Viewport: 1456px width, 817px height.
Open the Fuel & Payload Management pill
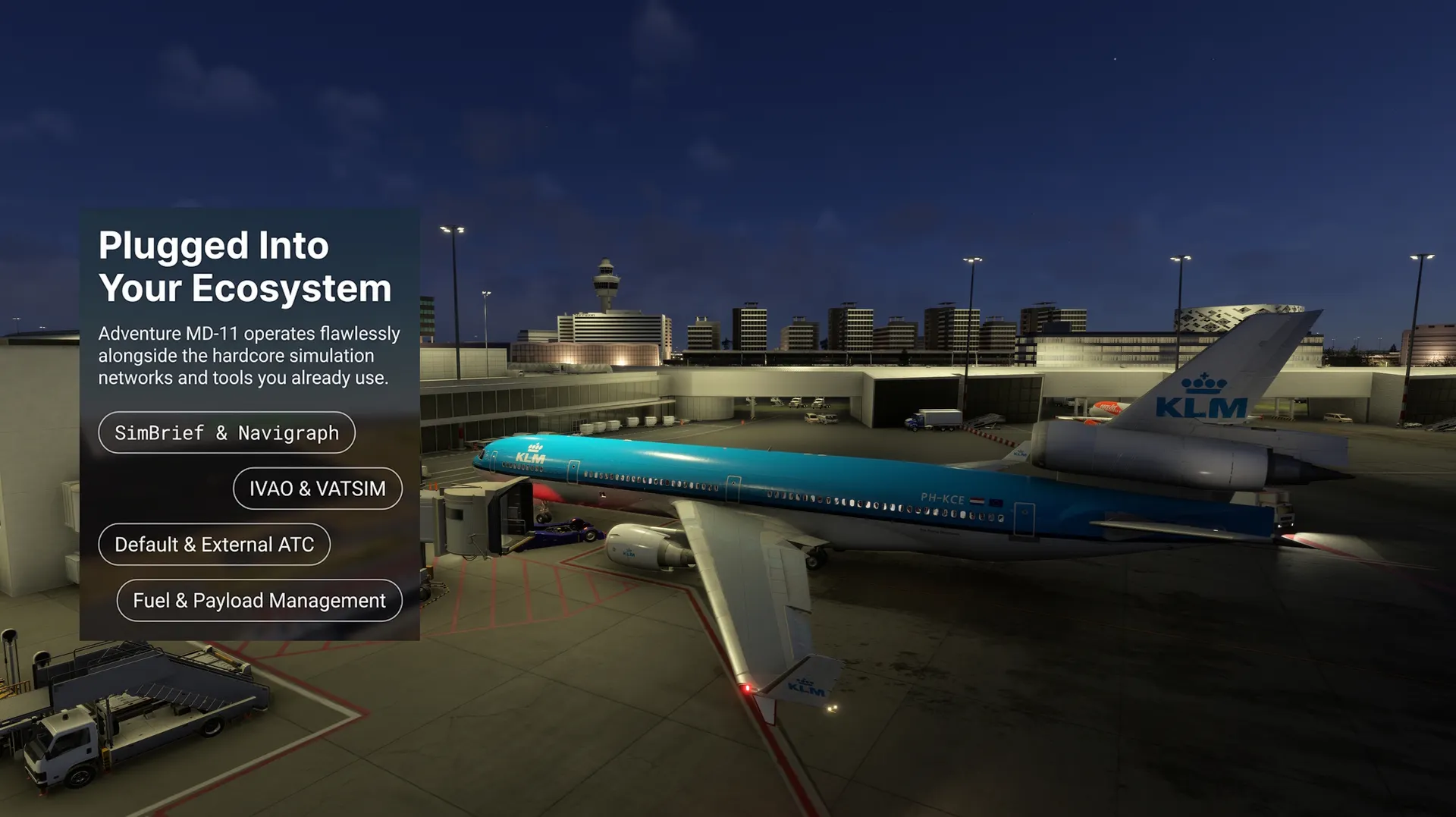point(259,601)
